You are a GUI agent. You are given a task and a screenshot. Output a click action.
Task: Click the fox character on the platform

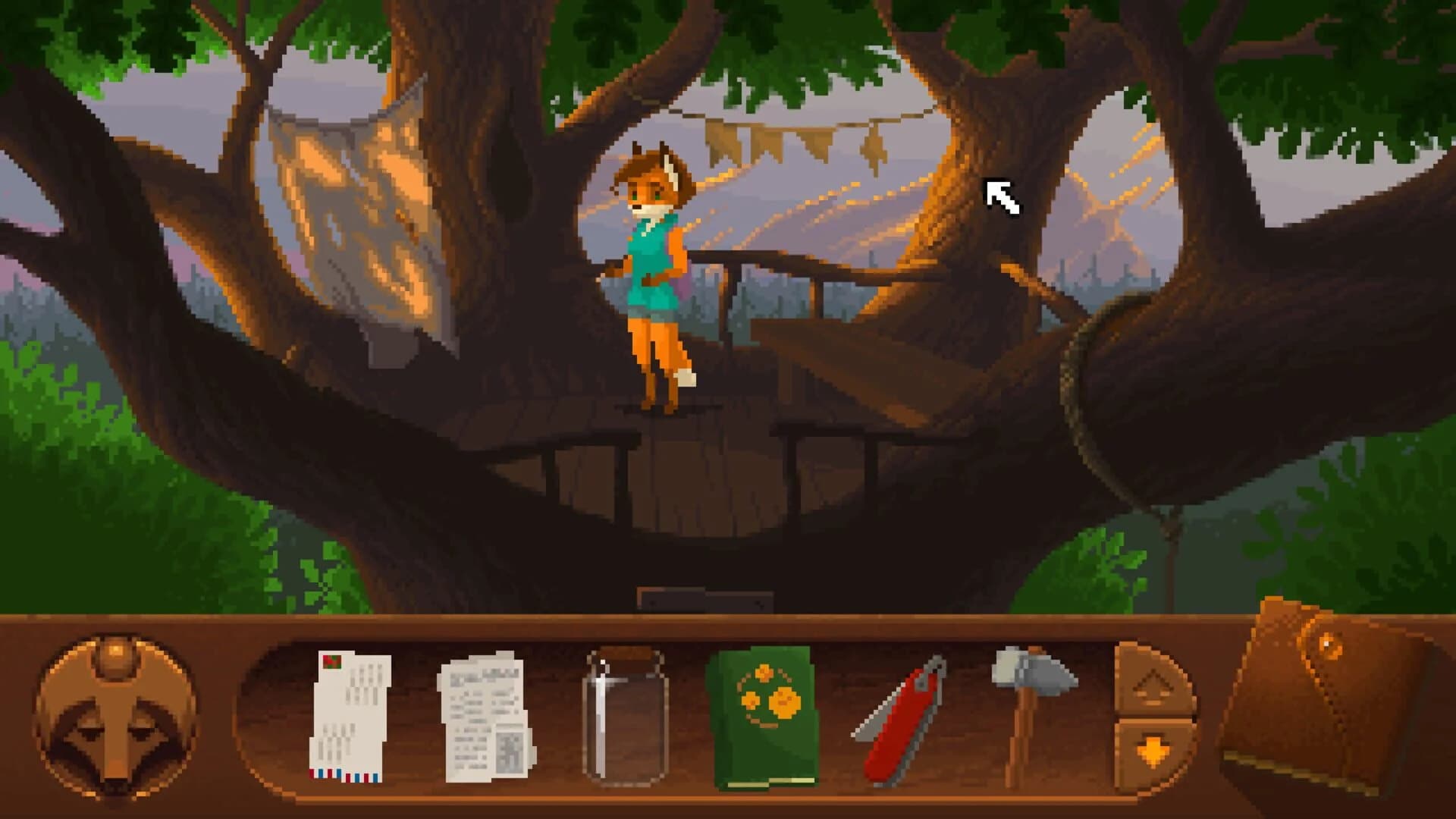click(x=656, y=273)
